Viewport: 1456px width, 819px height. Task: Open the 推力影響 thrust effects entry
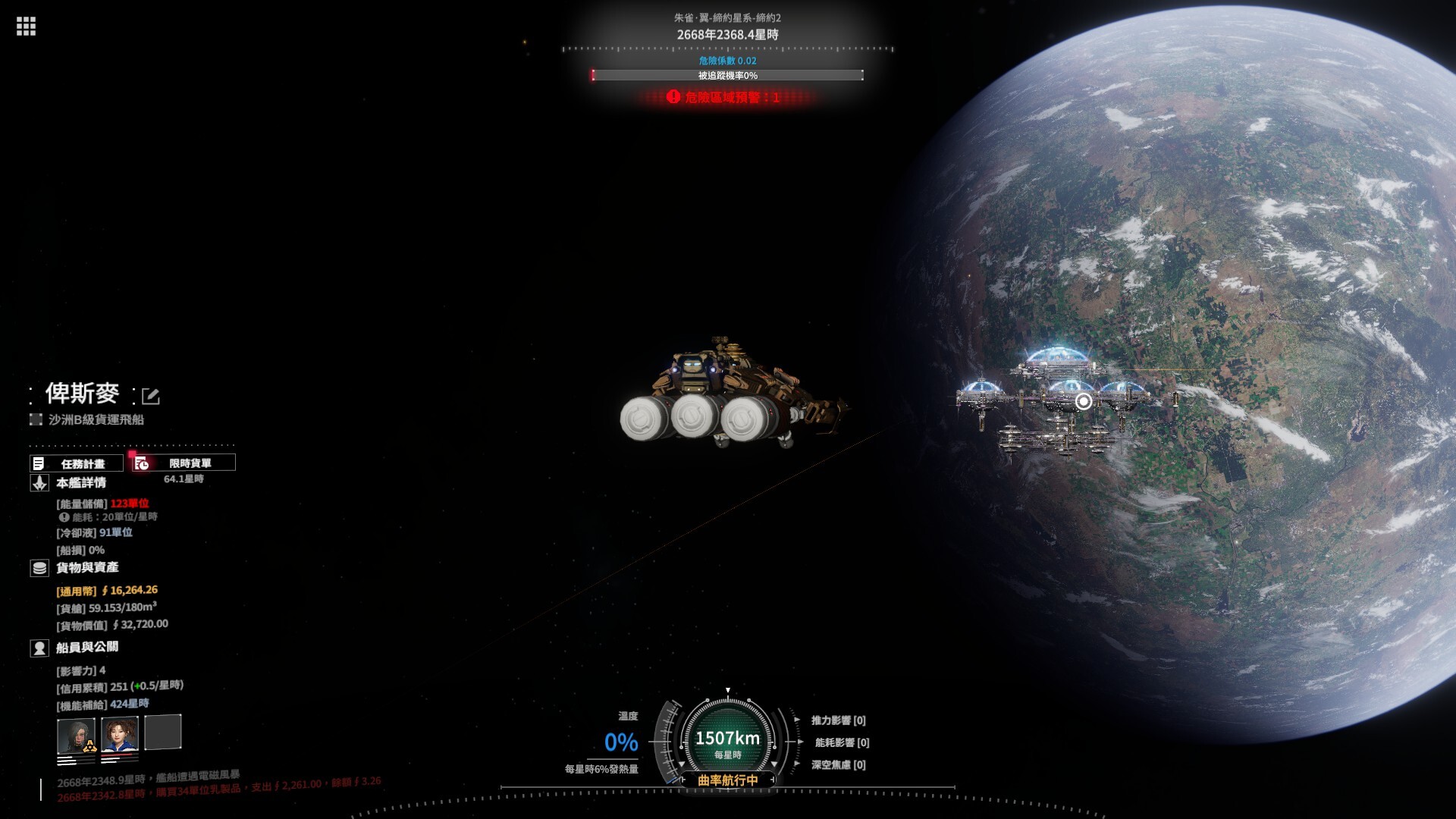838,720
